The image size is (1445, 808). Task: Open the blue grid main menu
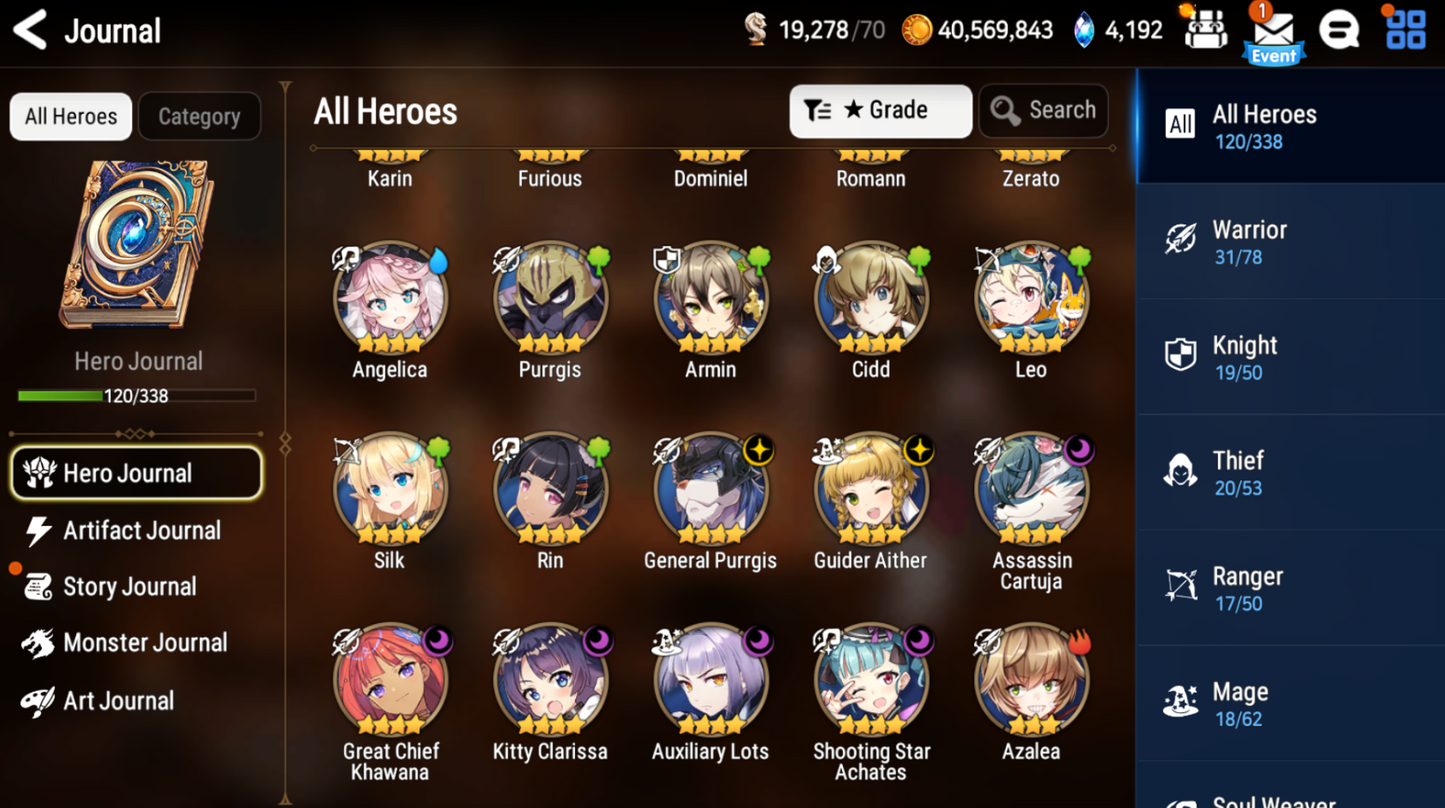(x=1405, y=31)
